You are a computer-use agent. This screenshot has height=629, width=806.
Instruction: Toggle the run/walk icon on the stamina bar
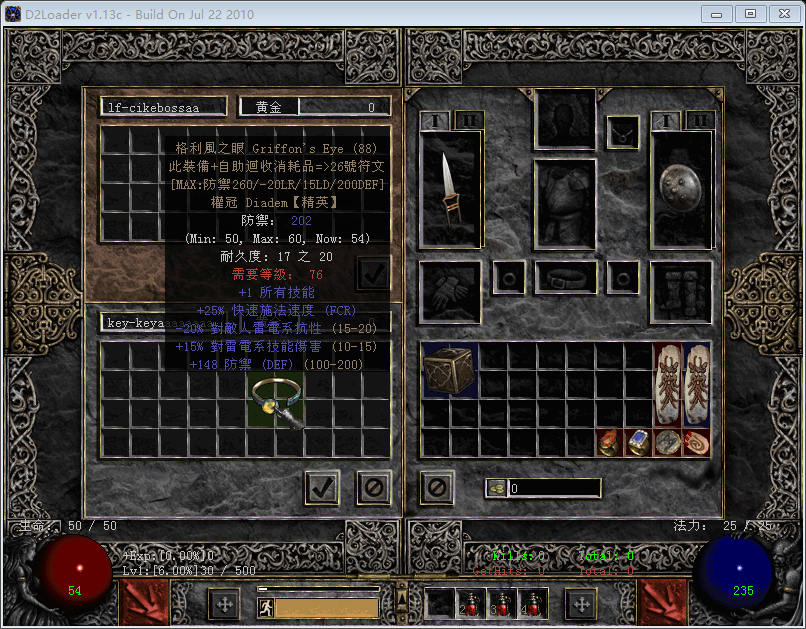pos(265,607)
